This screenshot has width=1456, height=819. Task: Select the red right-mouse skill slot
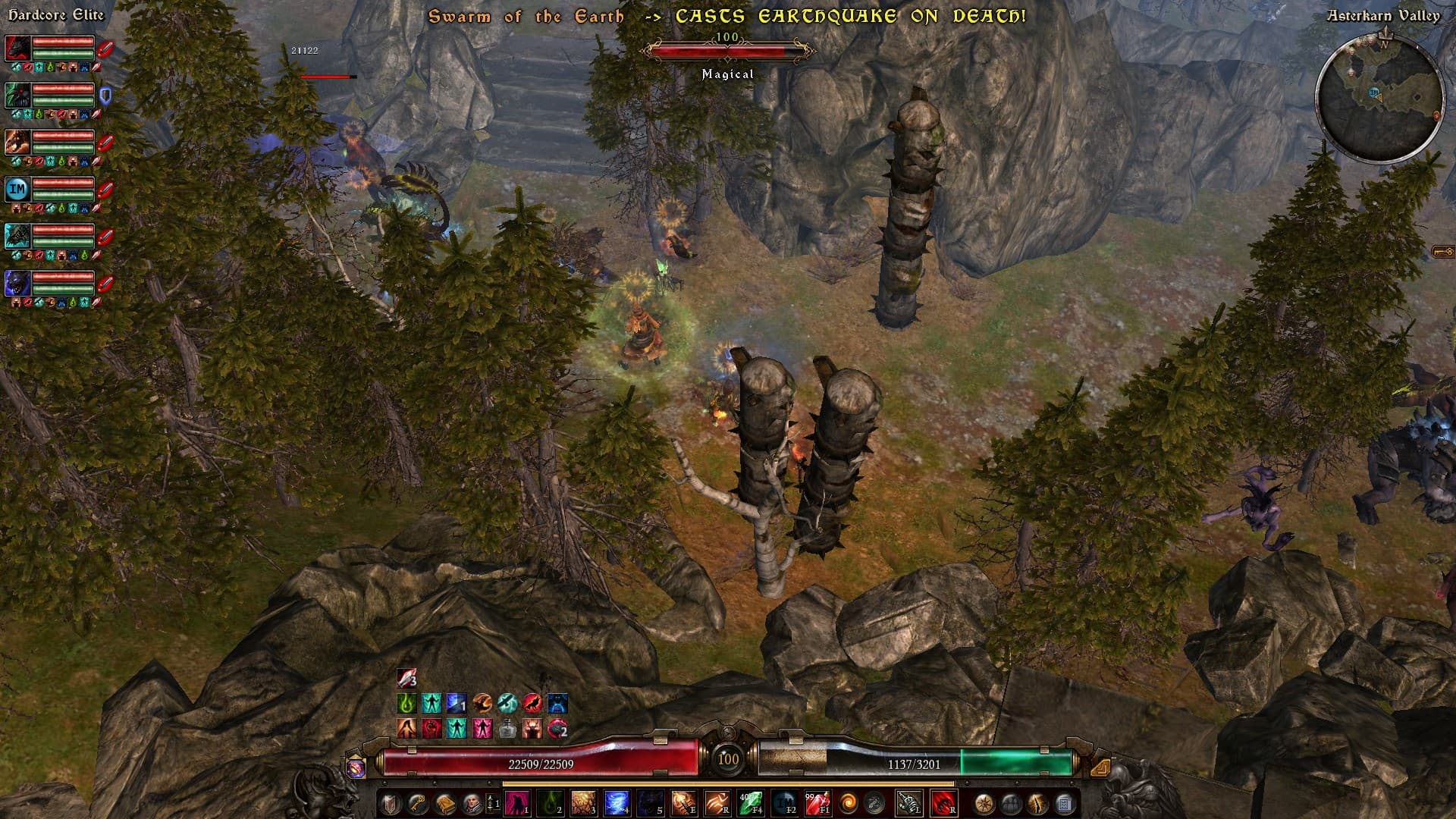pyautogui.click(x=943, y=802)
